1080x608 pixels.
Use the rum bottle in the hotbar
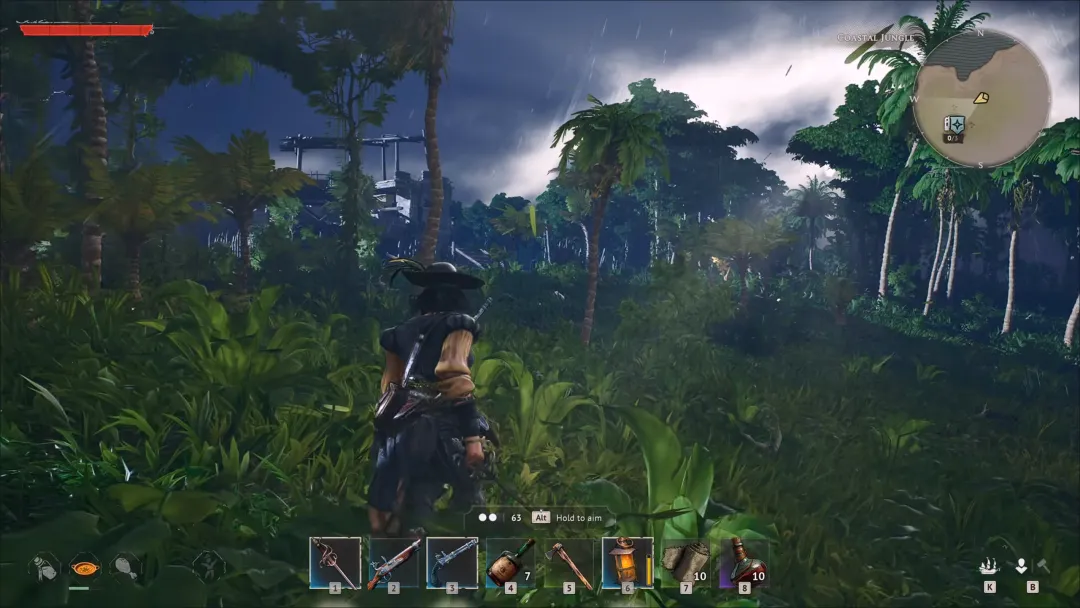[x=509, y=563]
